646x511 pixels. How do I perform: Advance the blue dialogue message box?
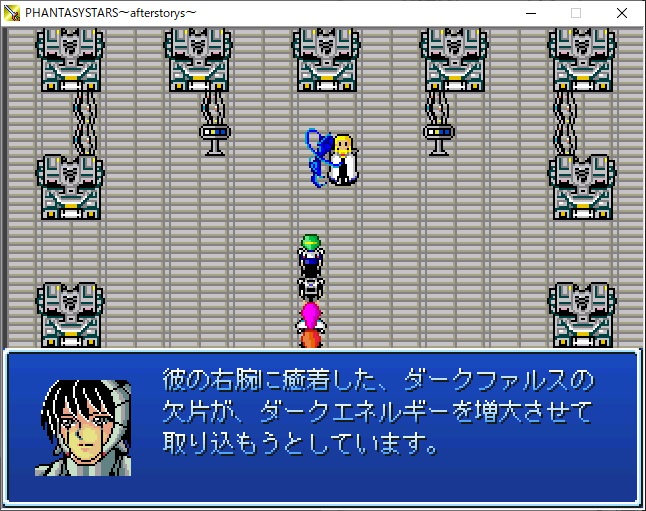[322, 424]
